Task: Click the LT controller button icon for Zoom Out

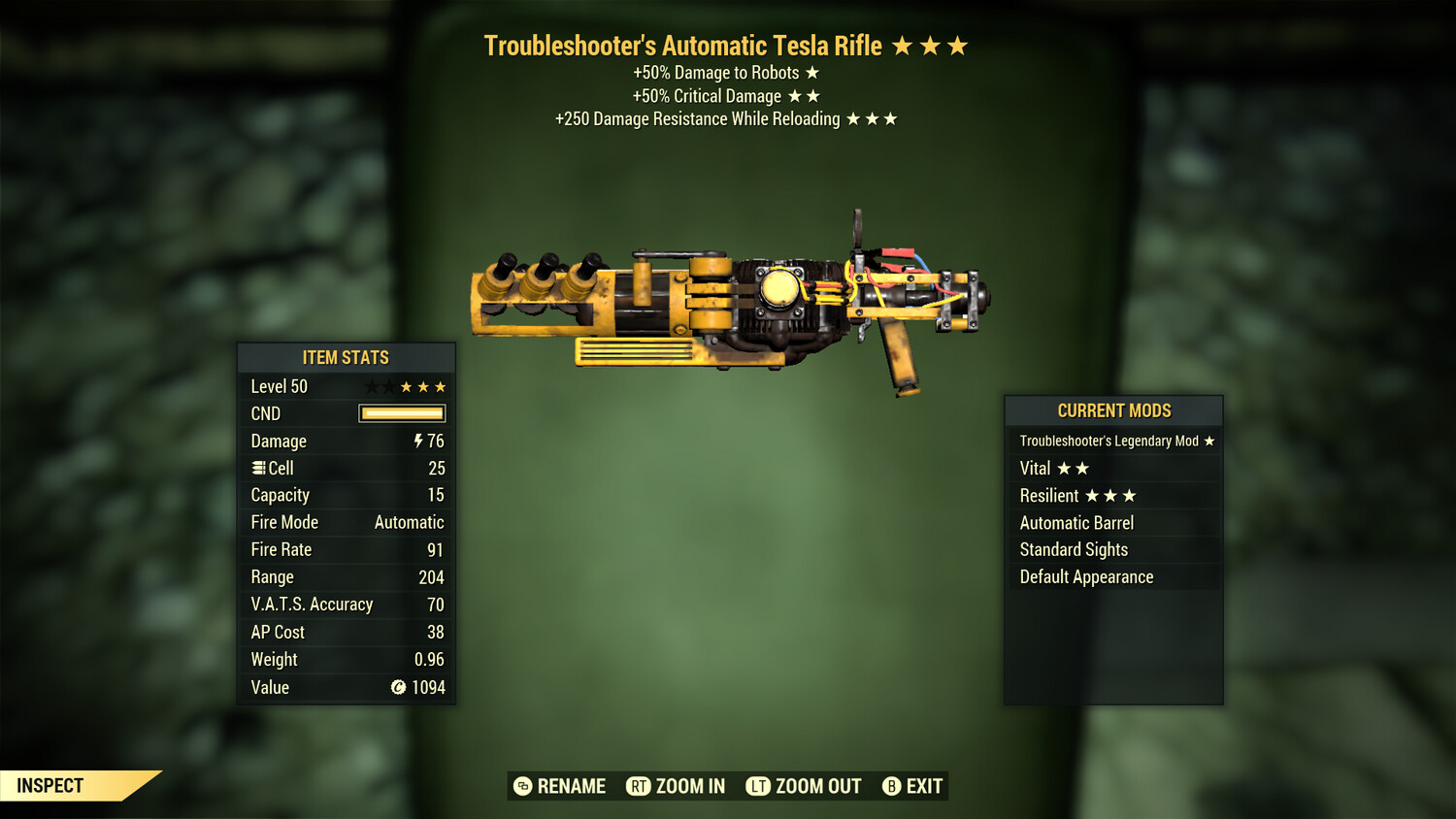Action: point(758,786)
